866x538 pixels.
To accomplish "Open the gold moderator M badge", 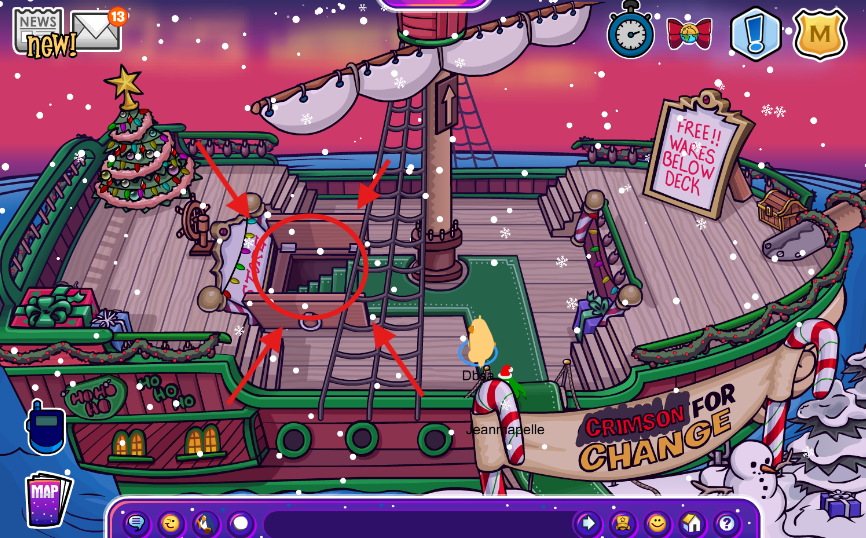I will click(x=820, y=34).
